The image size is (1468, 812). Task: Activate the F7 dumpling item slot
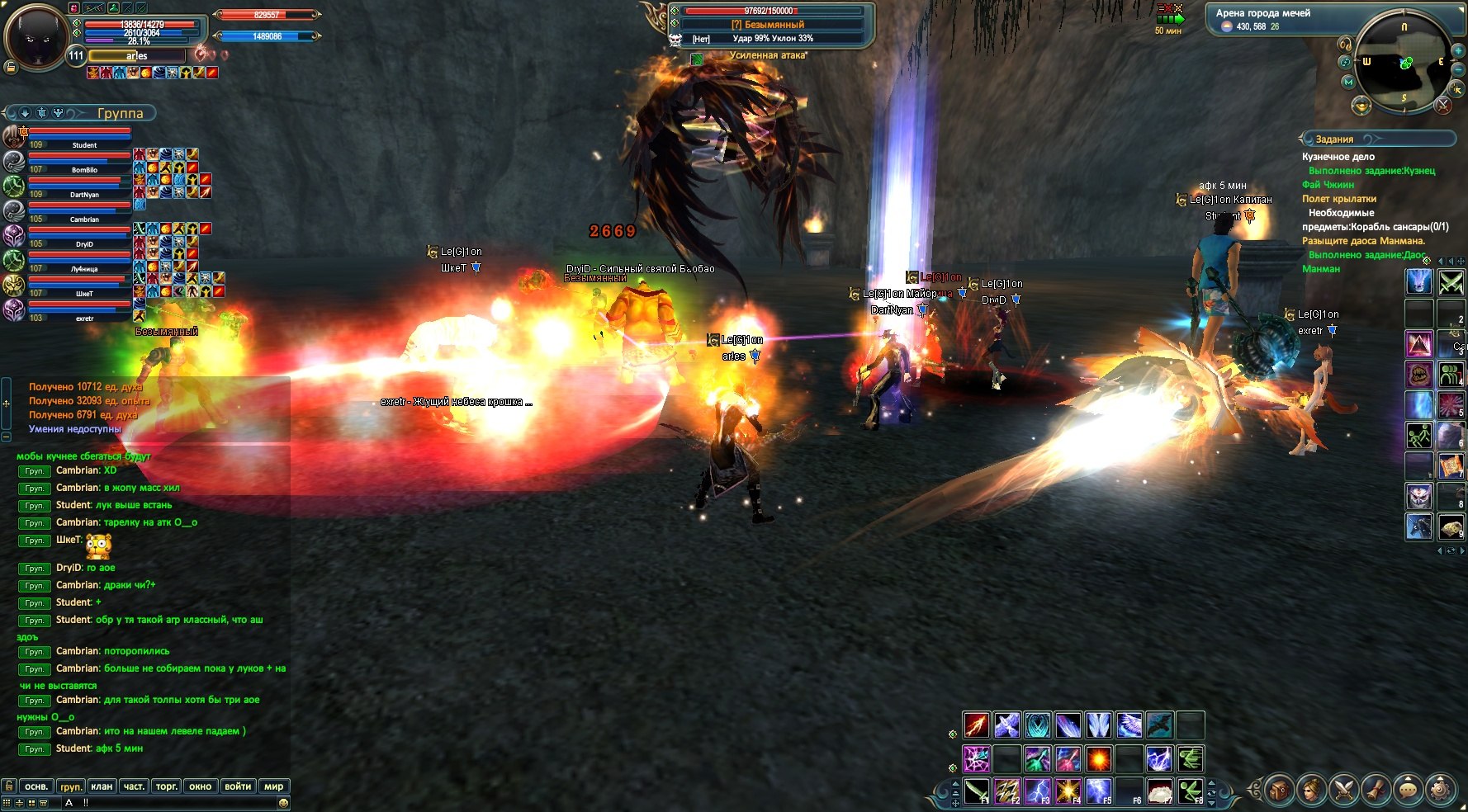1160,791
